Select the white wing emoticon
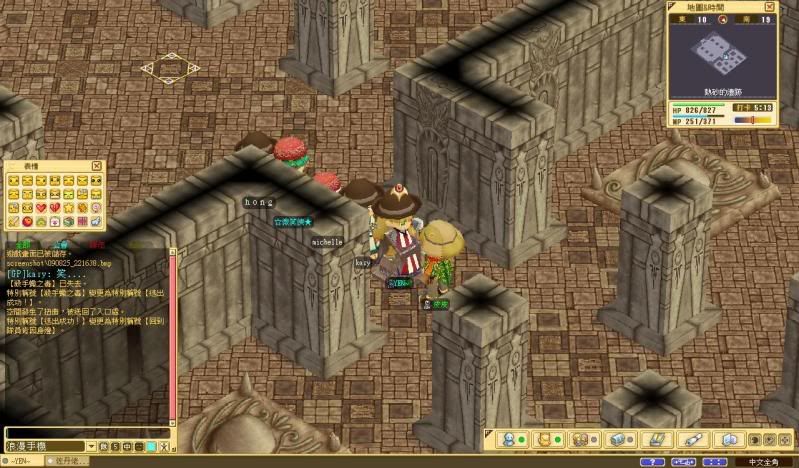The height and width of the screenshot is (468, 799). [x=96, y=221]
